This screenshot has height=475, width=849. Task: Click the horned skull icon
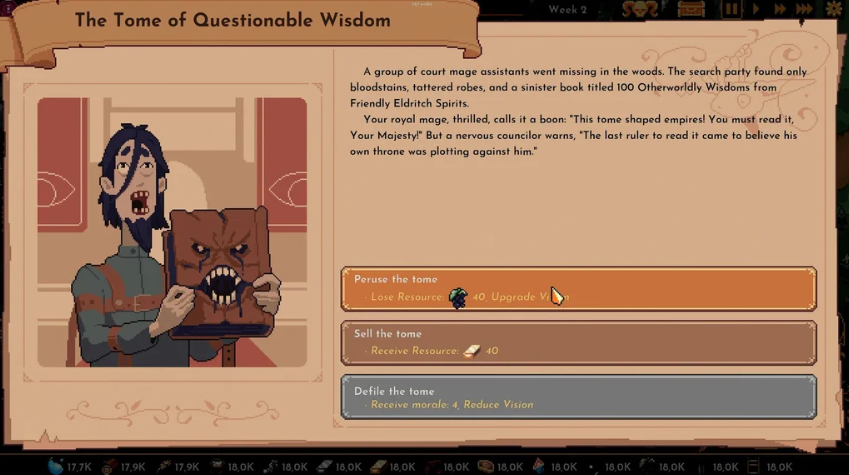tap(640, 10)
